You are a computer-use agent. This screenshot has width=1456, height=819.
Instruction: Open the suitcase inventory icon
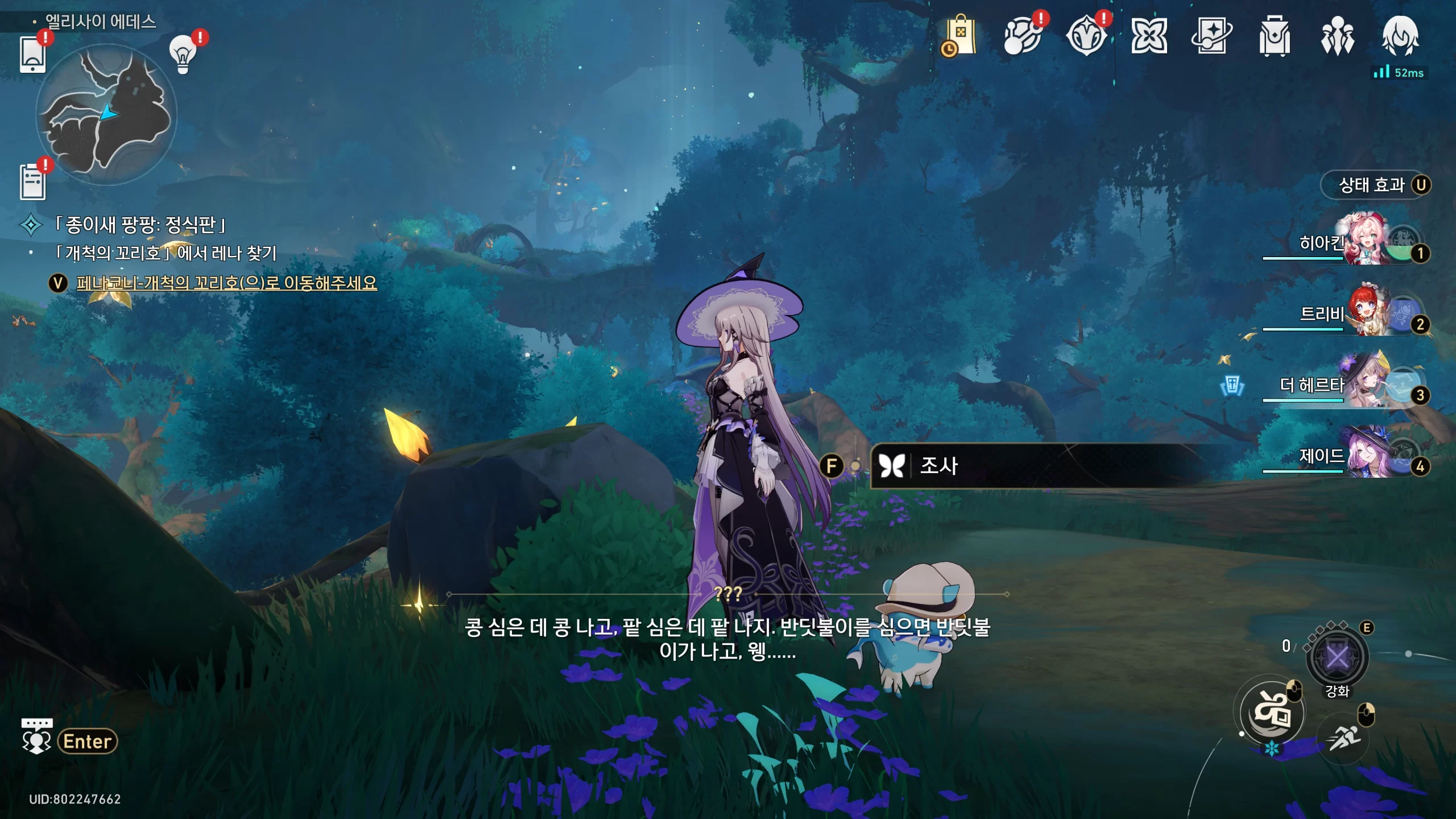coord(1274,36)
